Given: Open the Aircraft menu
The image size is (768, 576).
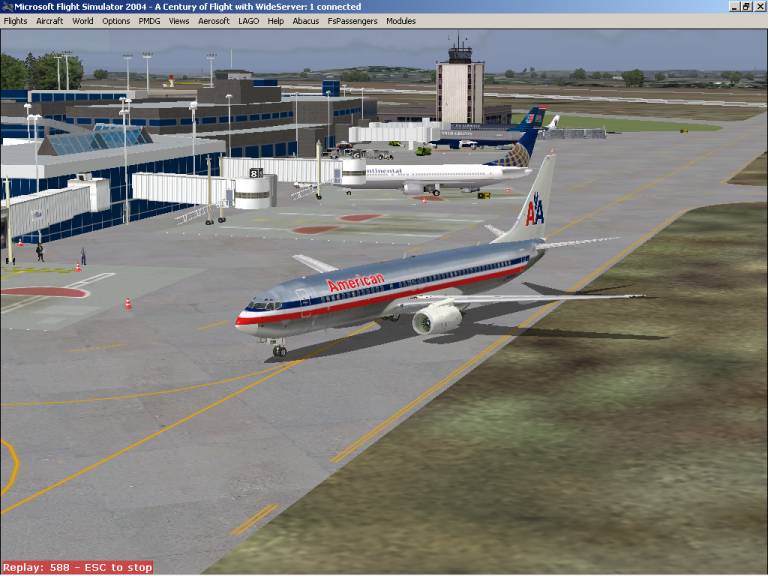Looking at the screenshot, I should pos(49,20).
